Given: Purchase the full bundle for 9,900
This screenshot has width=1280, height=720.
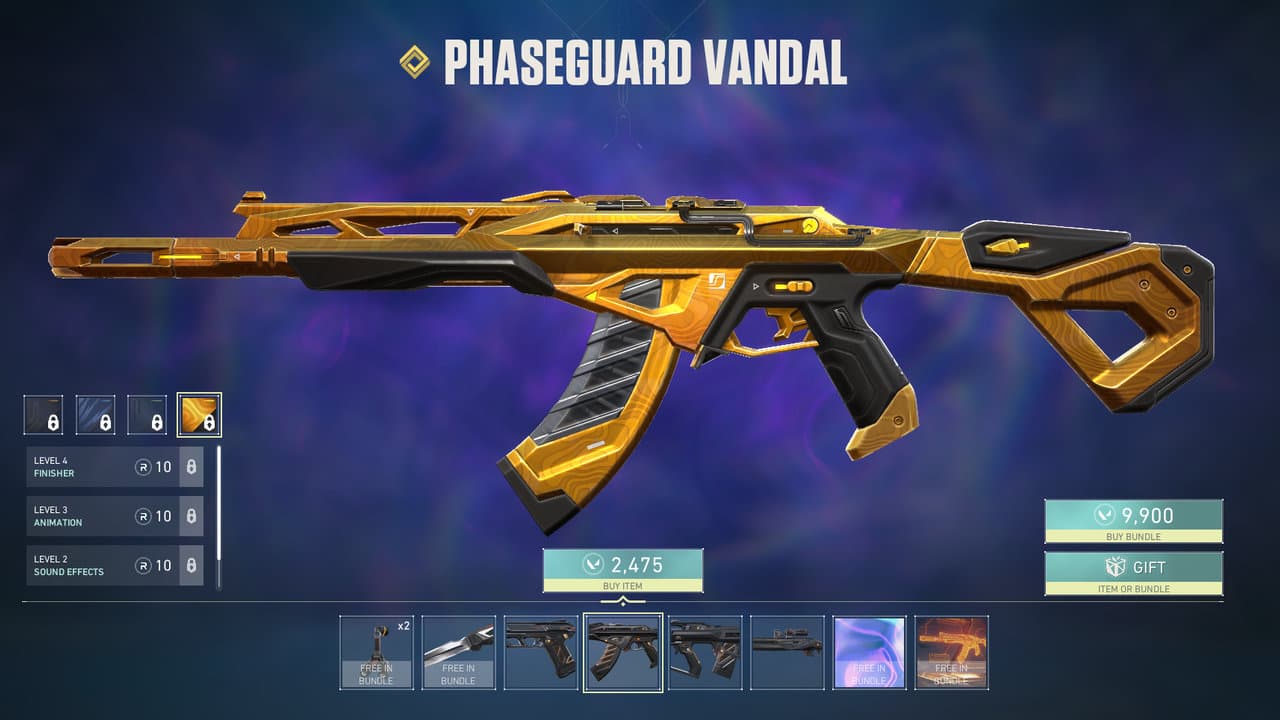Looking at the screenshot, I should 1133,520.
